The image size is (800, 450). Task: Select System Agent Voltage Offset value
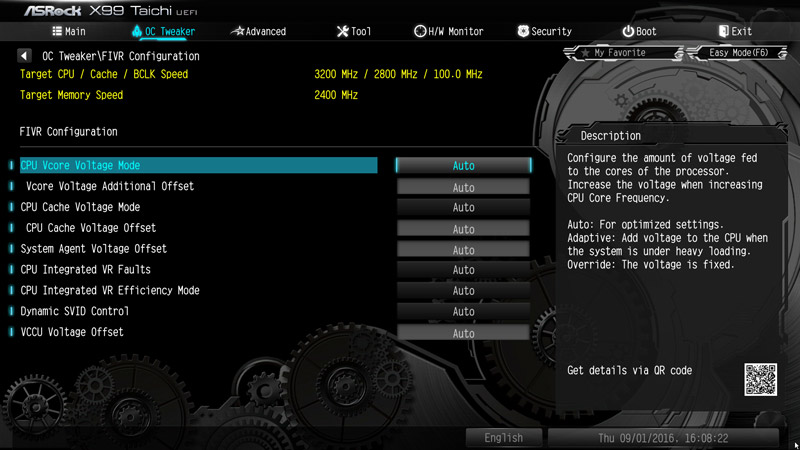463,250
